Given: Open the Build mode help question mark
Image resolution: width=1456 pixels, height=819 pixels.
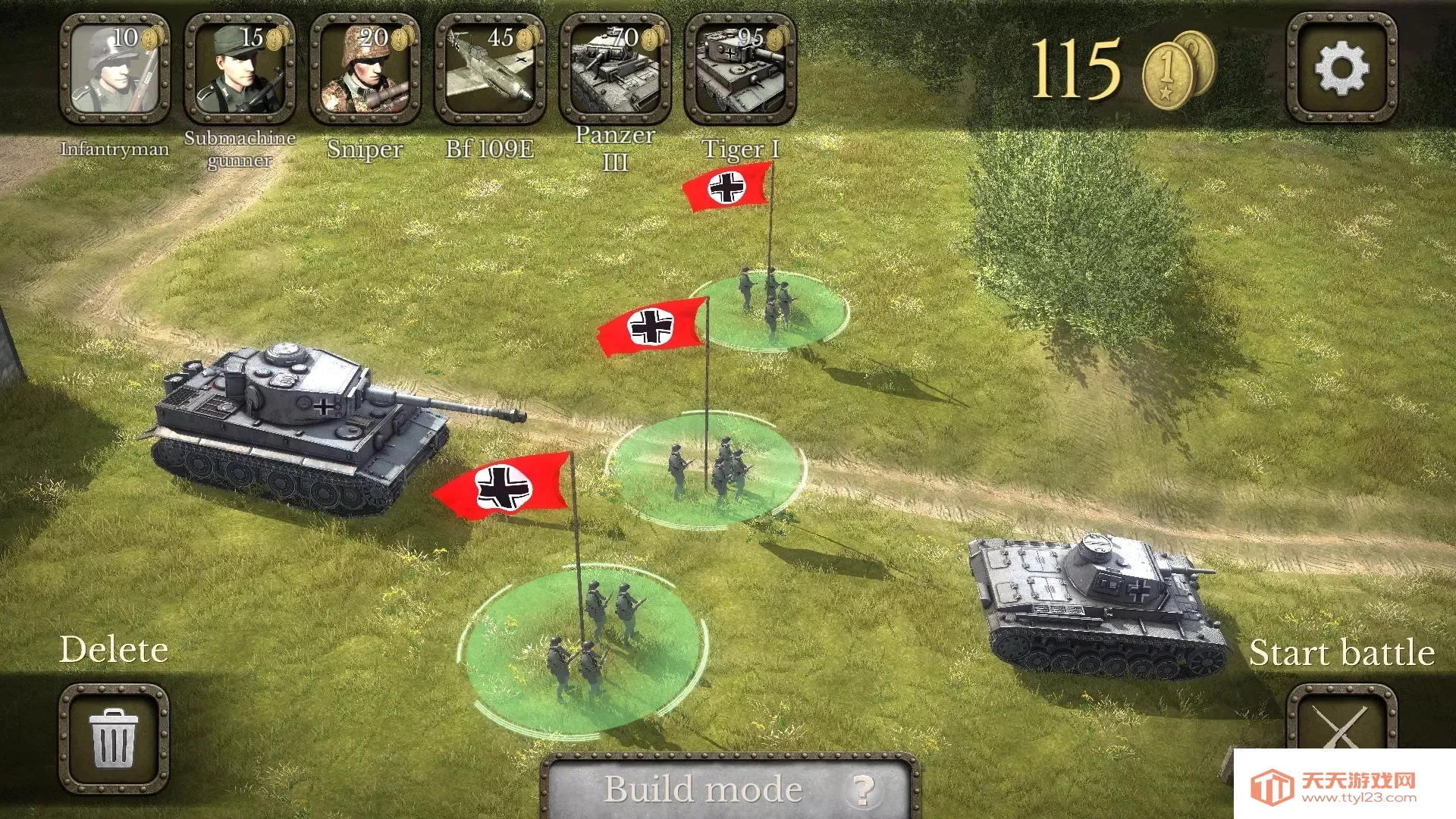Looking at the screenshot, I should pos(863,790).
